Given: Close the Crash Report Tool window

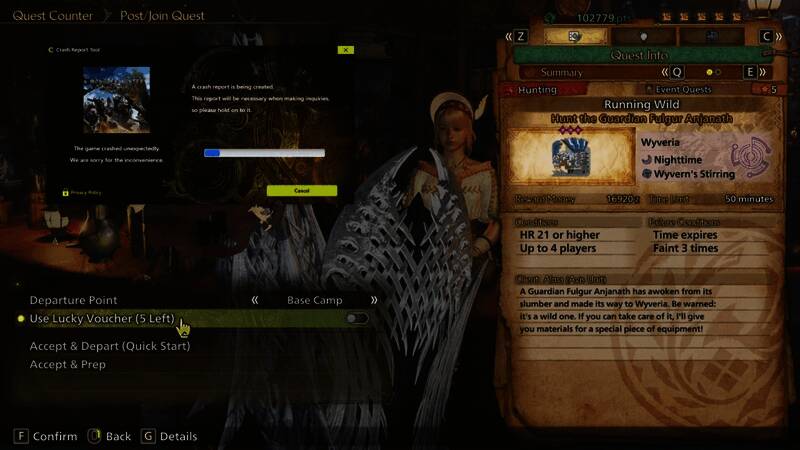Looking at the screenshot, I should click(345, 49).
